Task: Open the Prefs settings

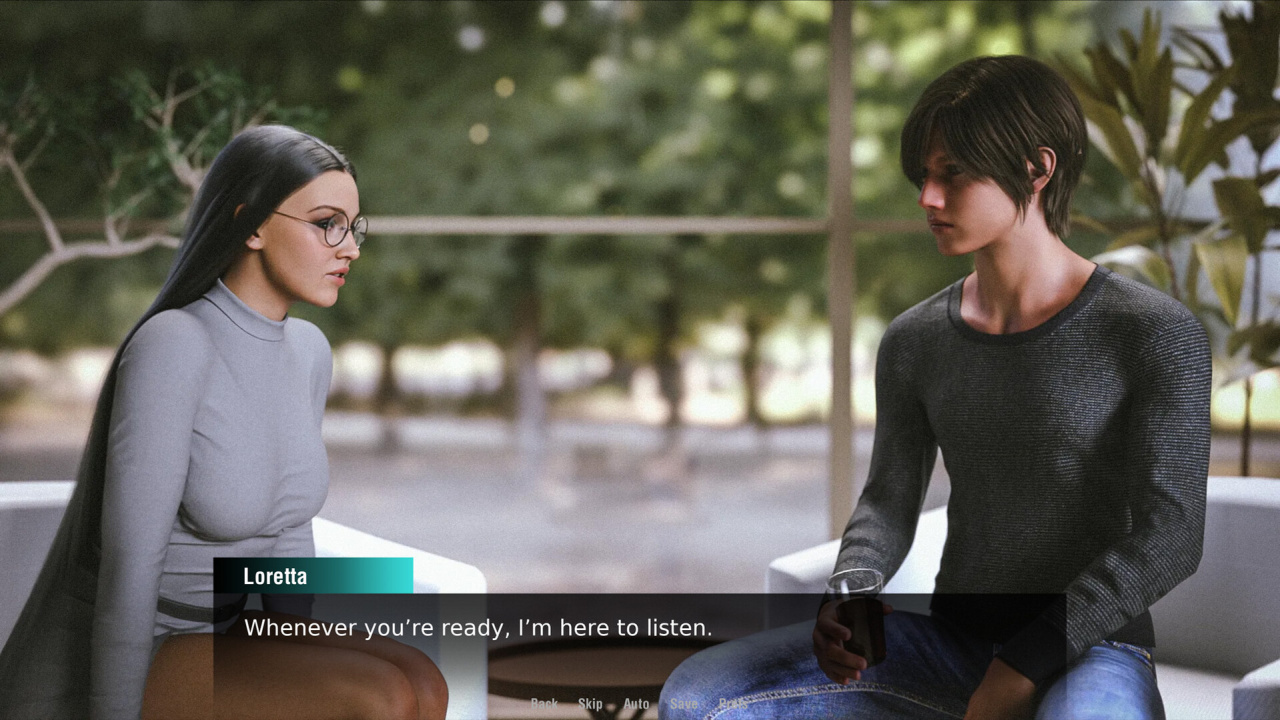Action: pyautogui.click(x=732, y=704)
